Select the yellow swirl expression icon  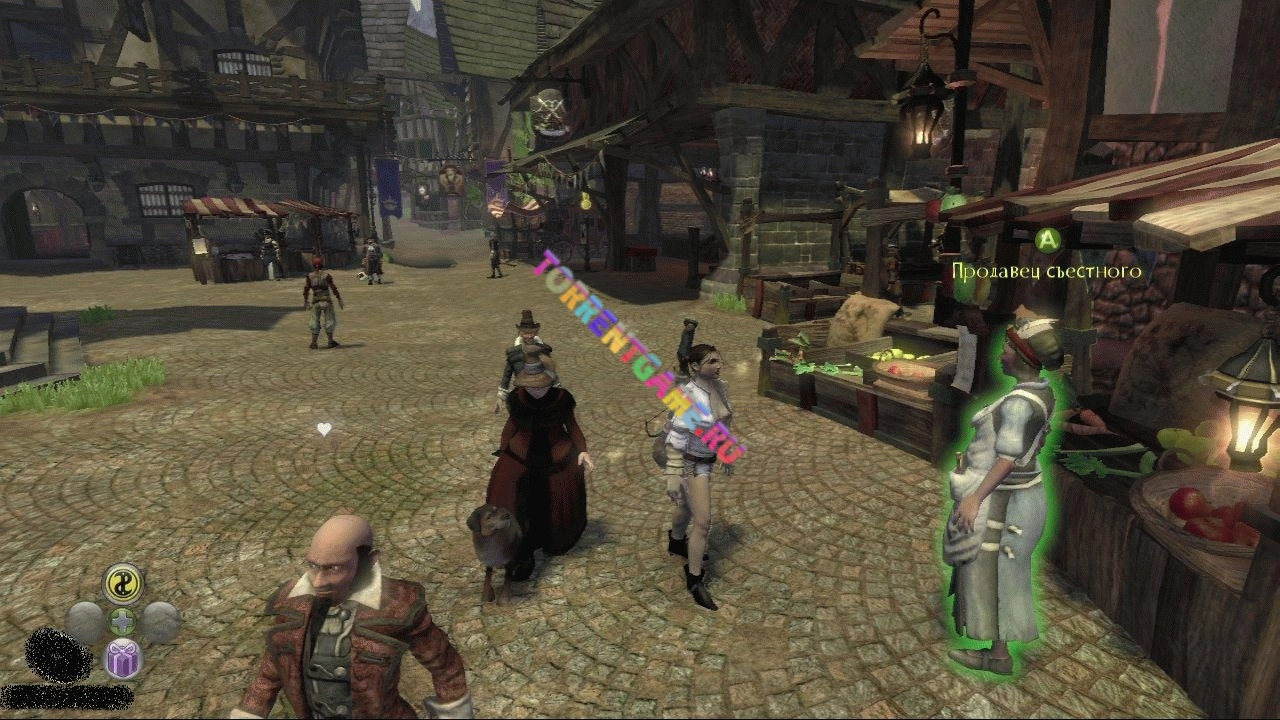click(123, 584)
